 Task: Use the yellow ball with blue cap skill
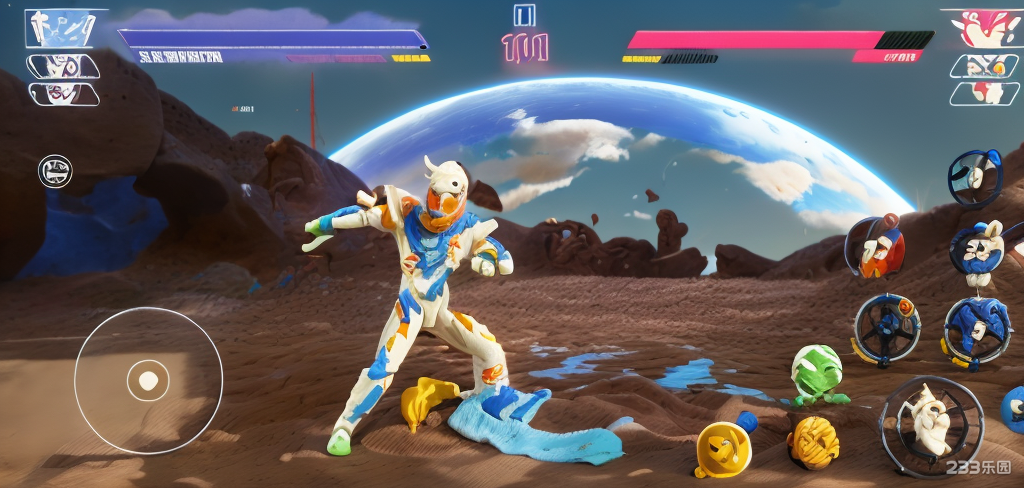point(723,448)
